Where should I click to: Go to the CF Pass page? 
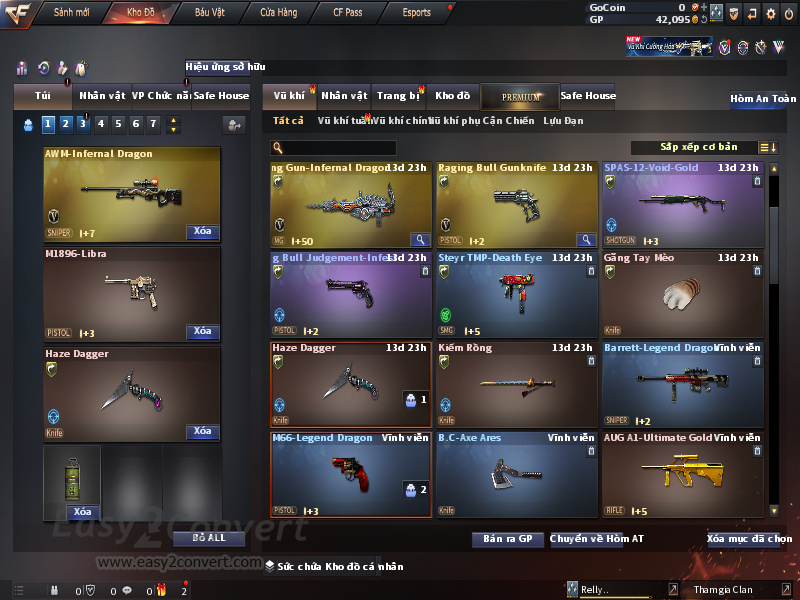[x=347, y=13]
